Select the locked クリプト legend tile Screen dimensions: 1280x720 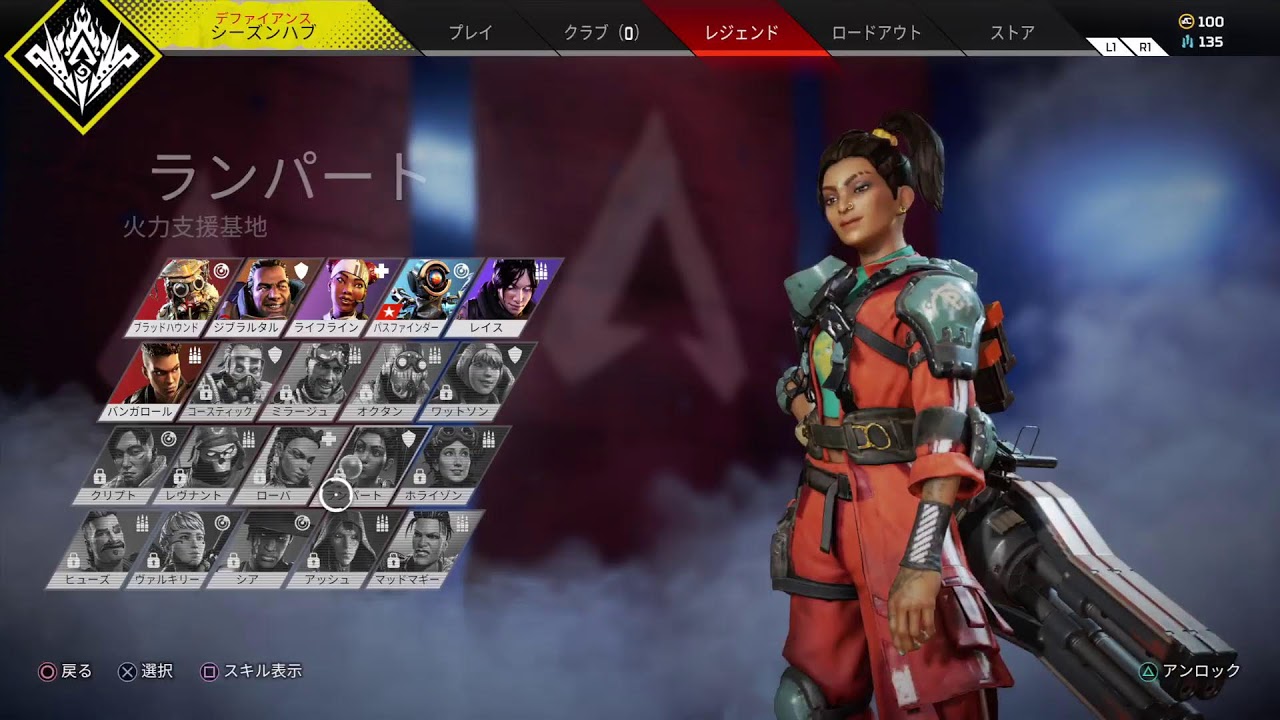click(125, 464)
